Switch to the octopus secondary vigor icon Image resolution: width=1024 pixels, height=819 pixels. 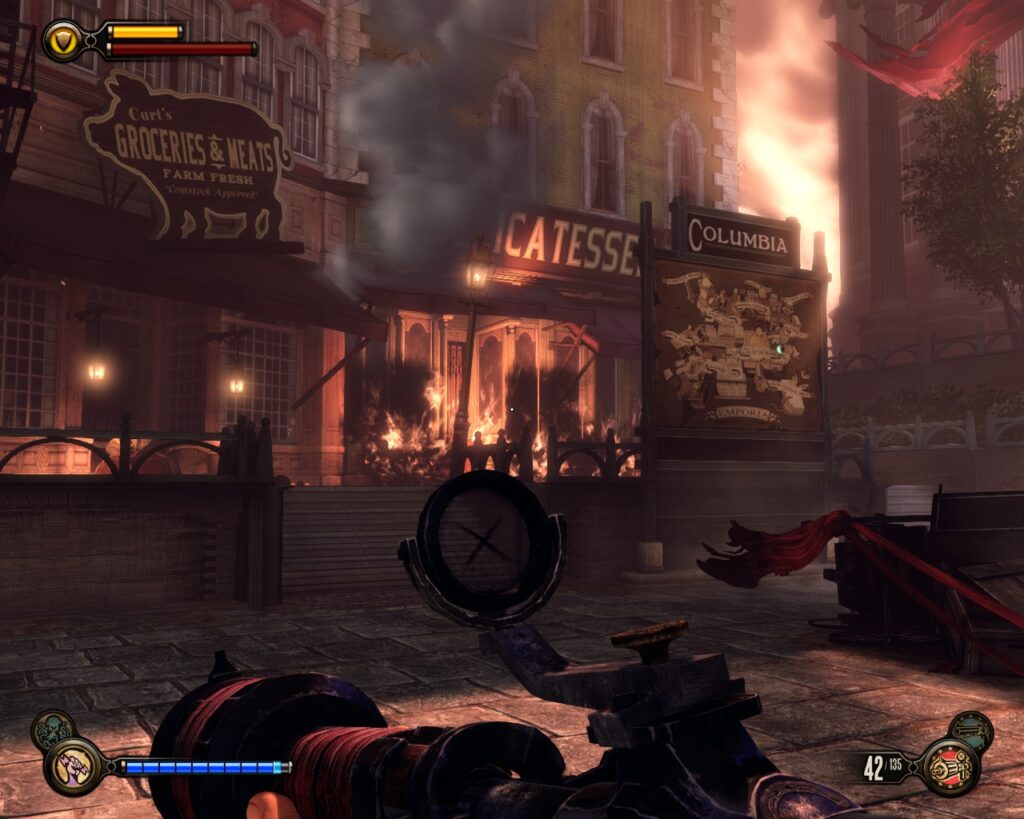pos(52,729)
